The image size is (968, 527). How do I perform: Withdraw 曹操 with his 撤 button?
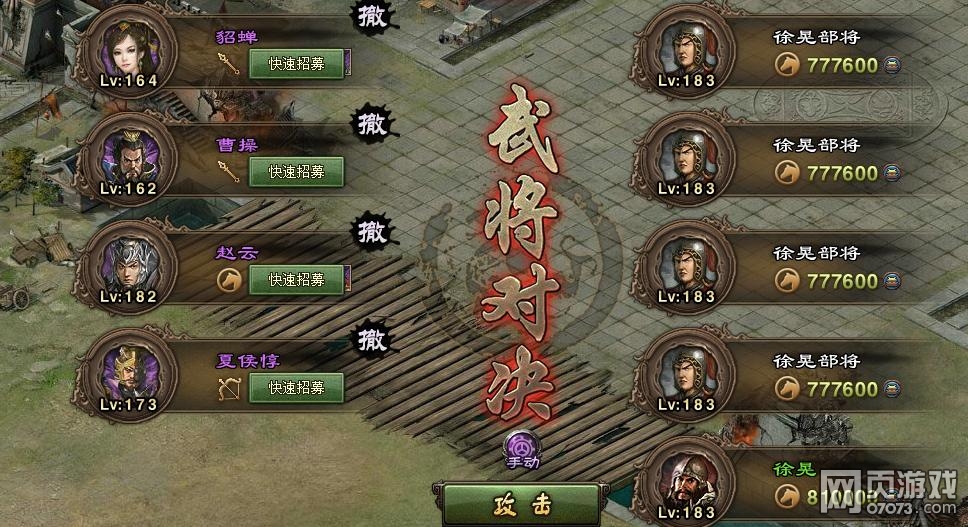371,124
